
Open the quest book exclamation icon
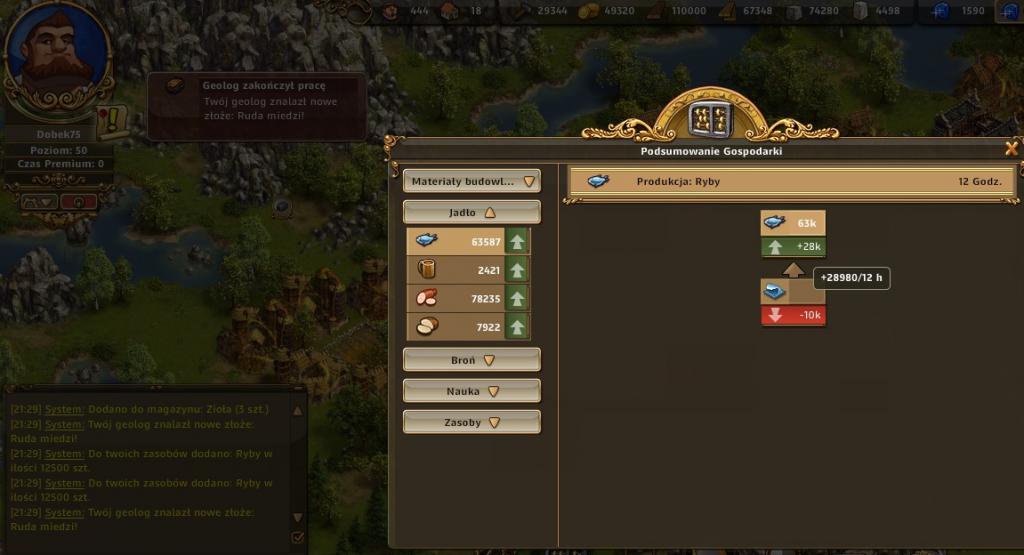click(110, 119)
